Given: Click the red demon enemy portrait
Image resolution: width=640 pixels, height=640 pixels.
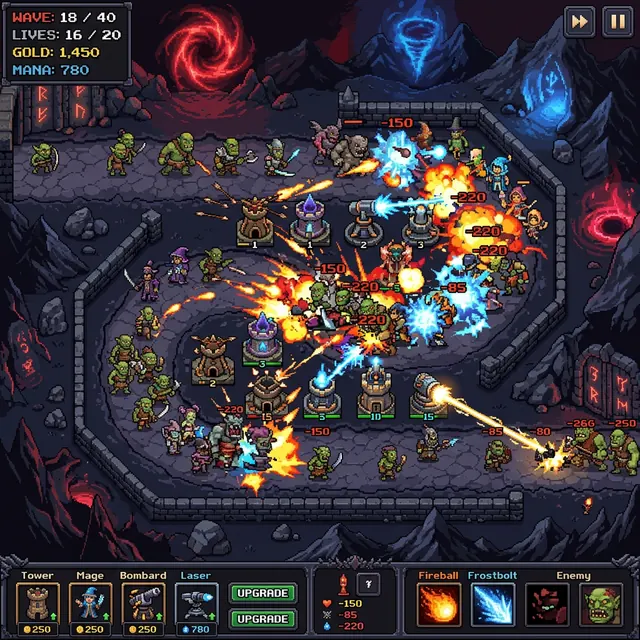Looking at the screenshot, I should pyautogui.click(x=547, y=604).
